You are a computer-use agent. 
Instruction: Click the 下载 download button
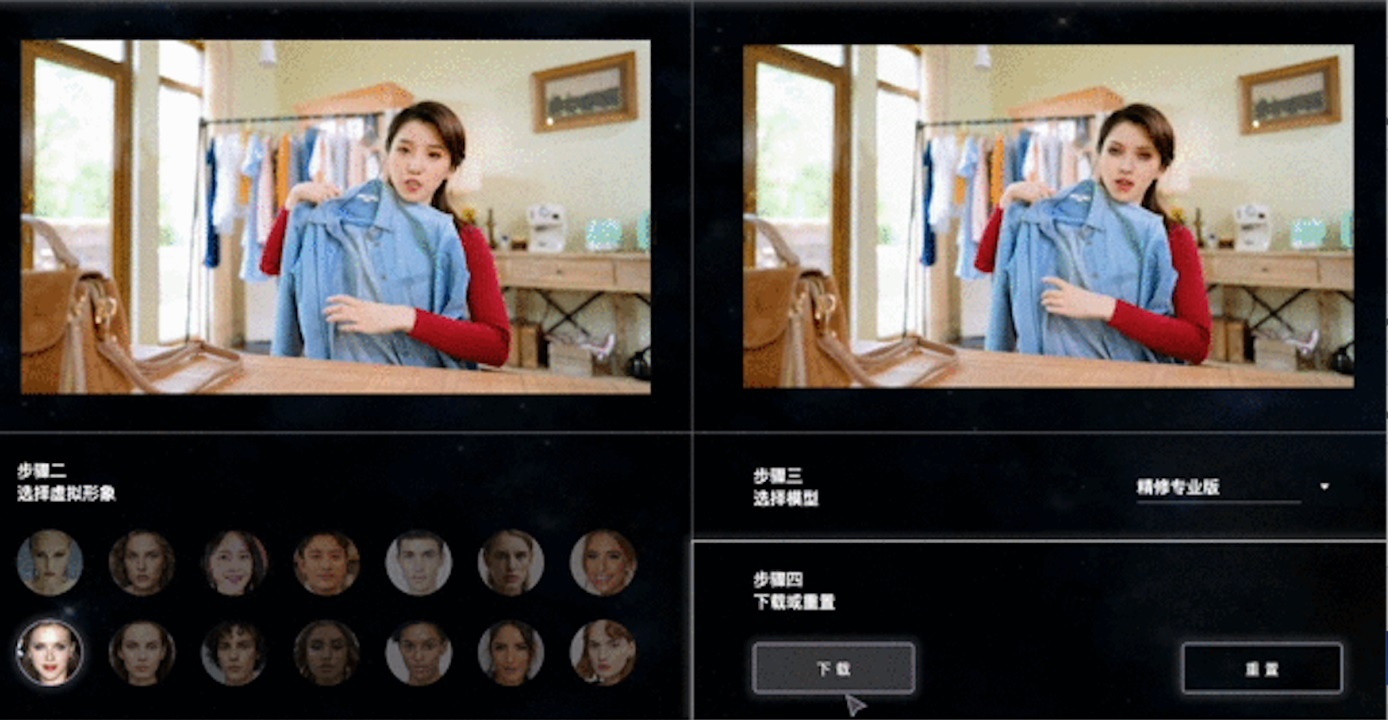pyautogui.click(x=832, y=667)
